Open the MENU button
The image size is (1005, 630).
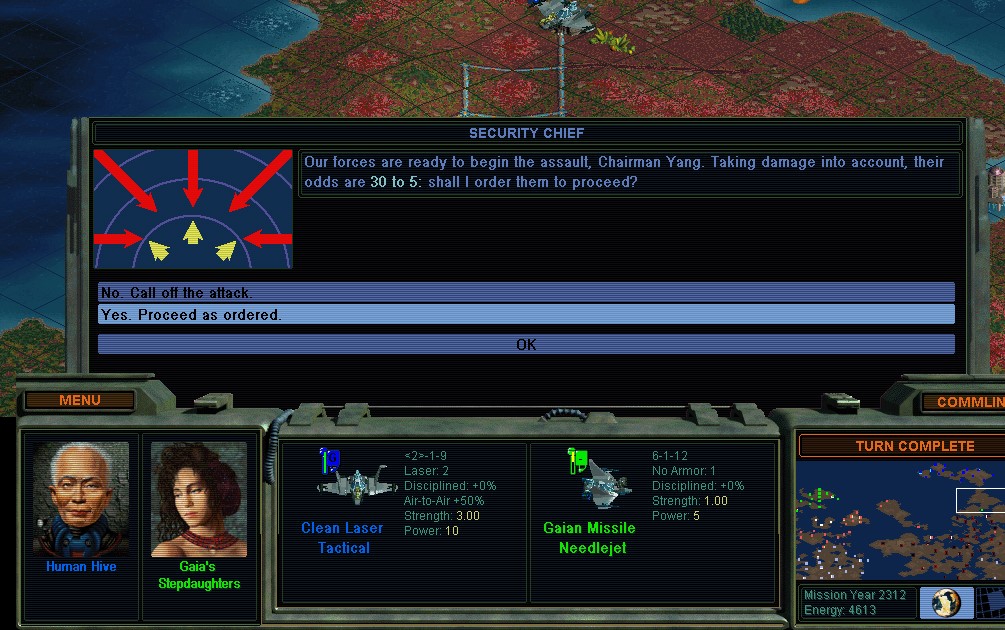pyautogui.click(x=80, y=400)
